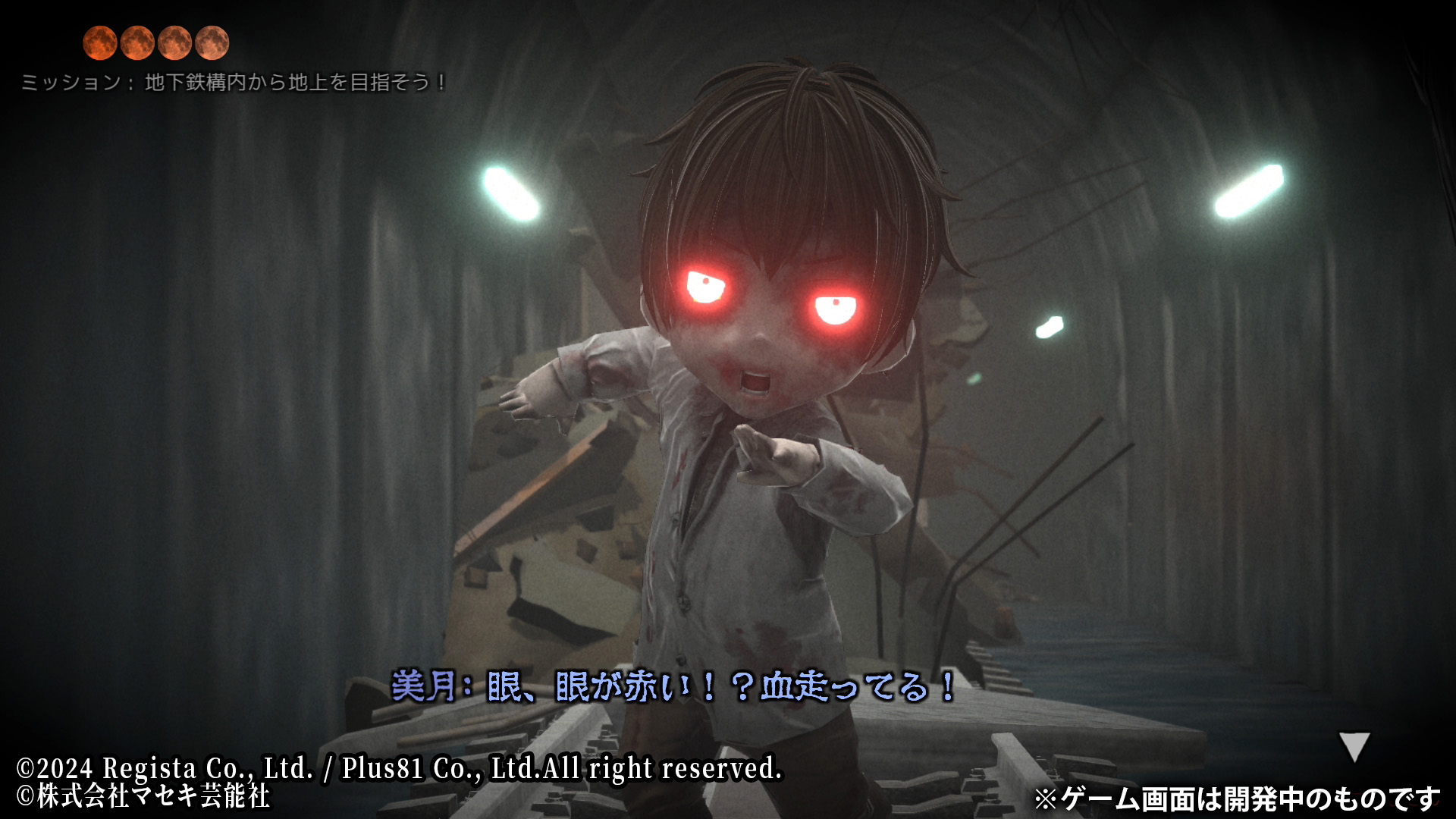Advance dialogue with the white down arrow
This screenshot has width=1456, height=819.
1354,745
